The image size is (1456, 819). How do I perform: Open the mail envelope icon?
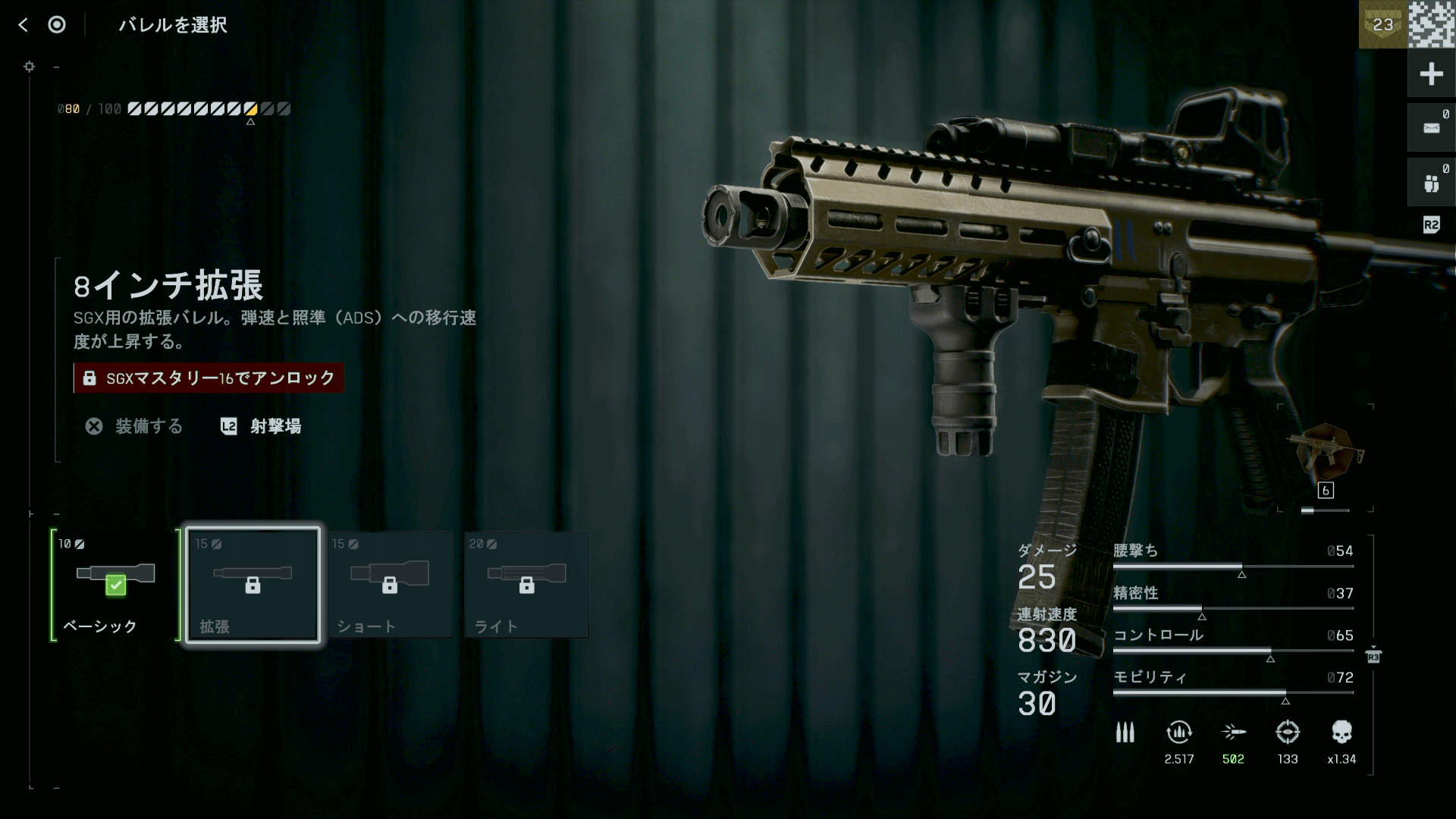(1431, 128)
